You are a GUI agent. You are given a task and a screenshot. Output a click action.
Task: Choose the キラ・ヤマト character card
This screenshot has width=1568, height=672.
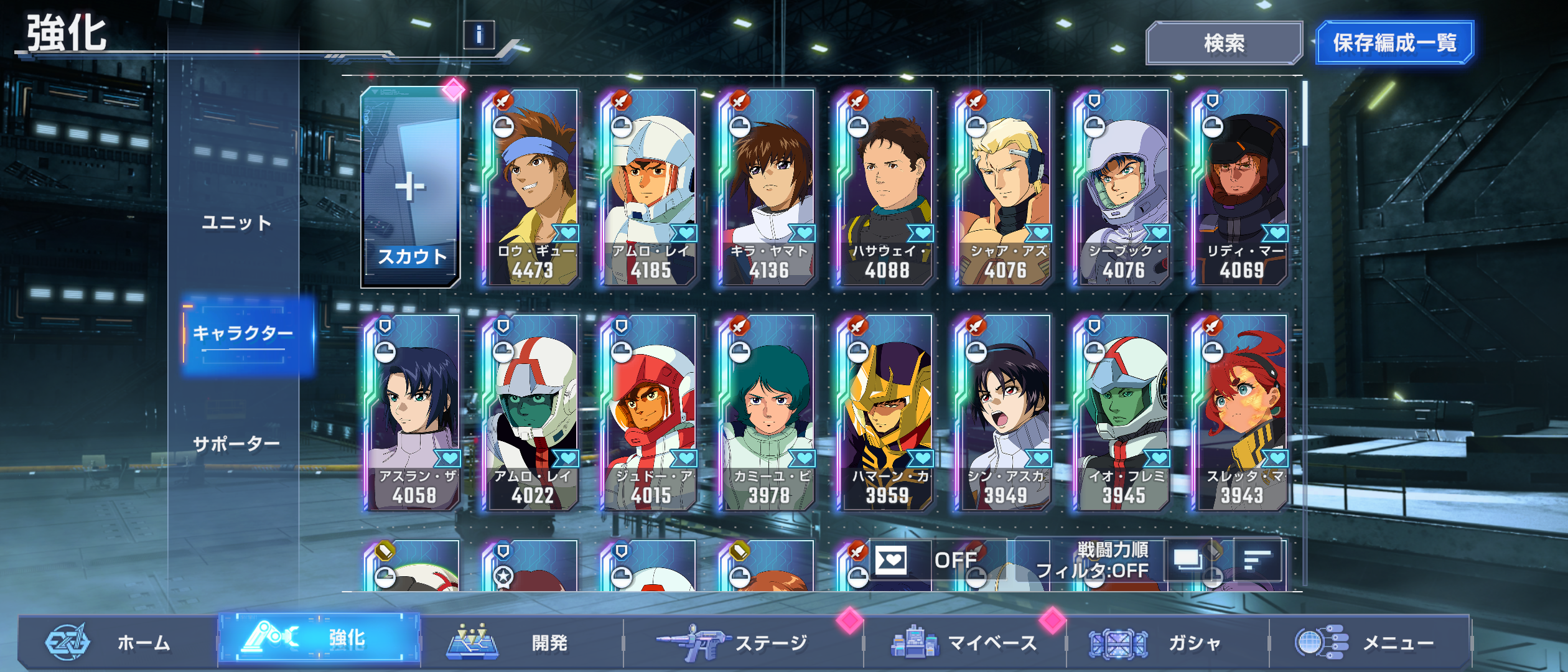(x=768, y=187)
